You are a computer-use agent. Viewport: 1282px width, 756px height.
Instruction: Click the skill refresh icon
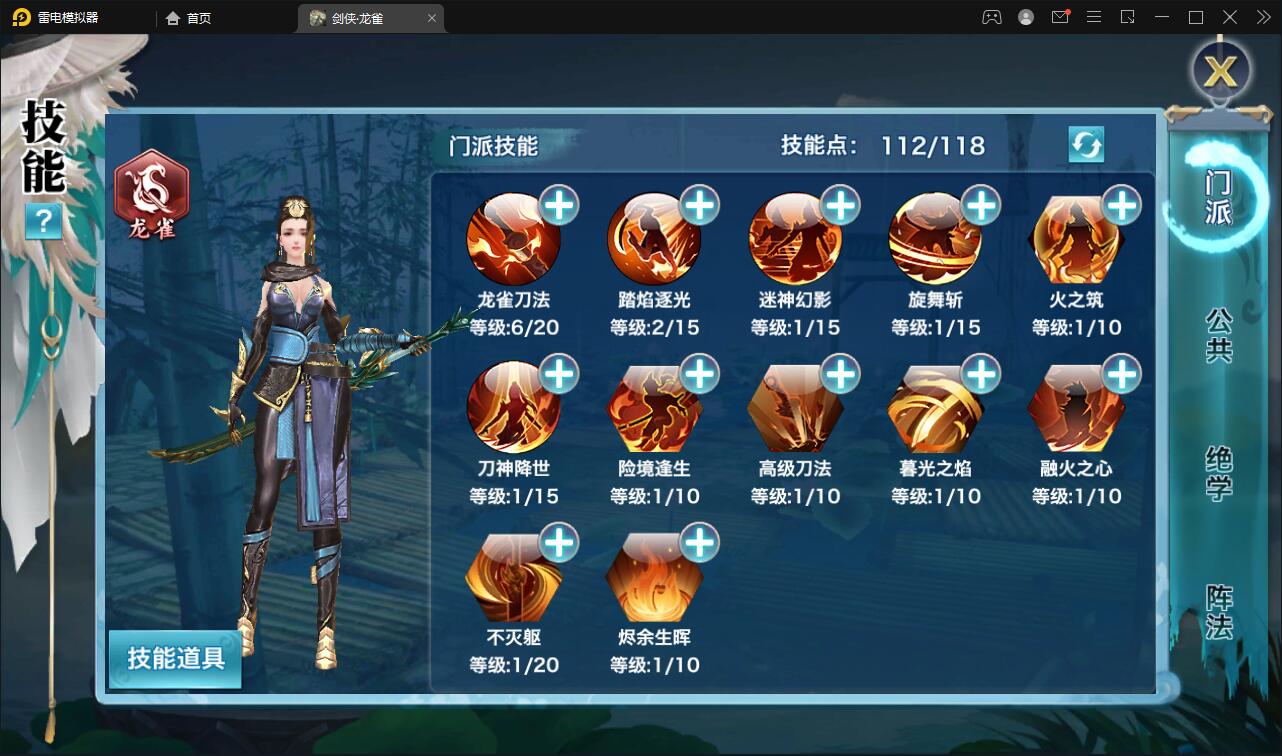tap(1087, 145)
